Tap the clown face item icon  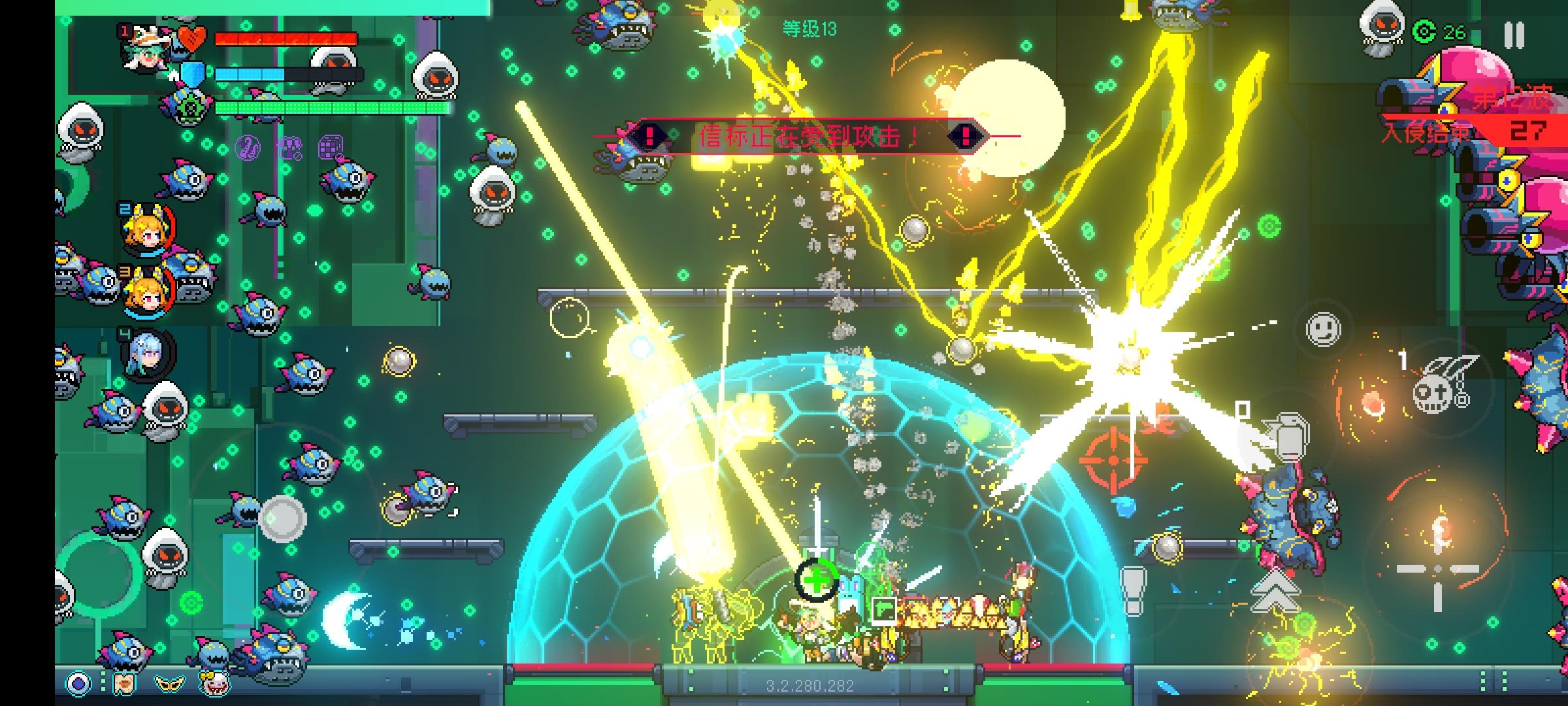tap(214, 683)
